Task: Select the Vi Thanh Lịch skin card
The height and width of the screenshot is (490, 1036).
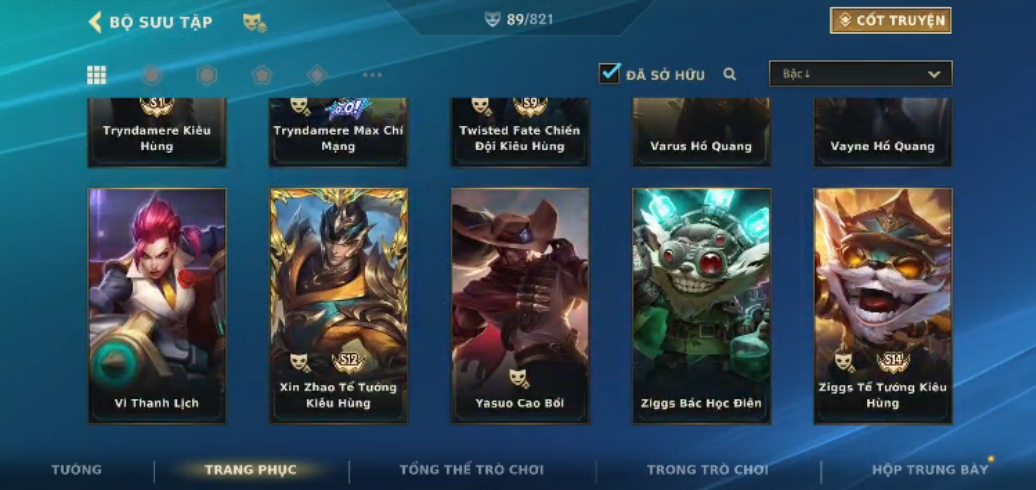Action: 157,305
